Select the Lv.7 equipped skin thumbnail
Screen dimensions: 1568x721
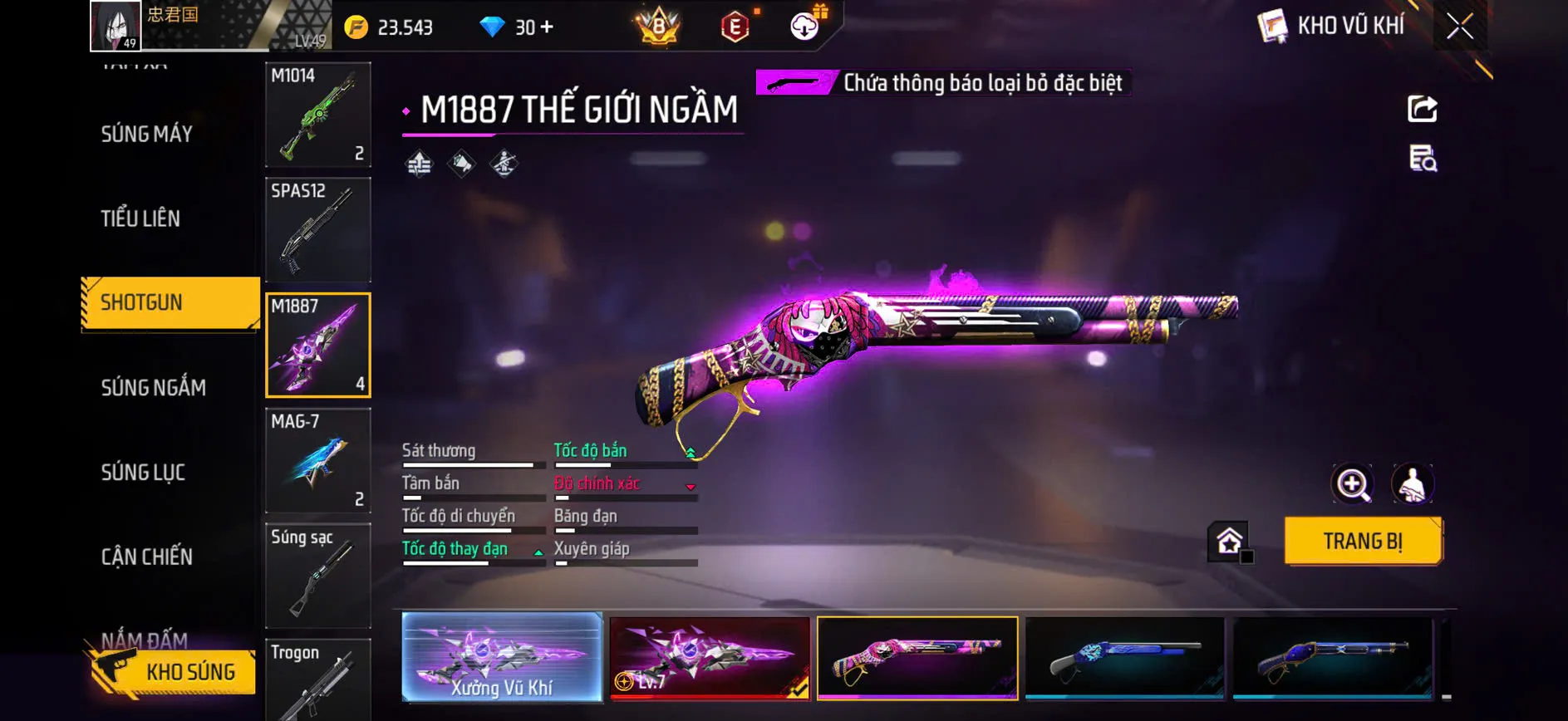point(710,657)
